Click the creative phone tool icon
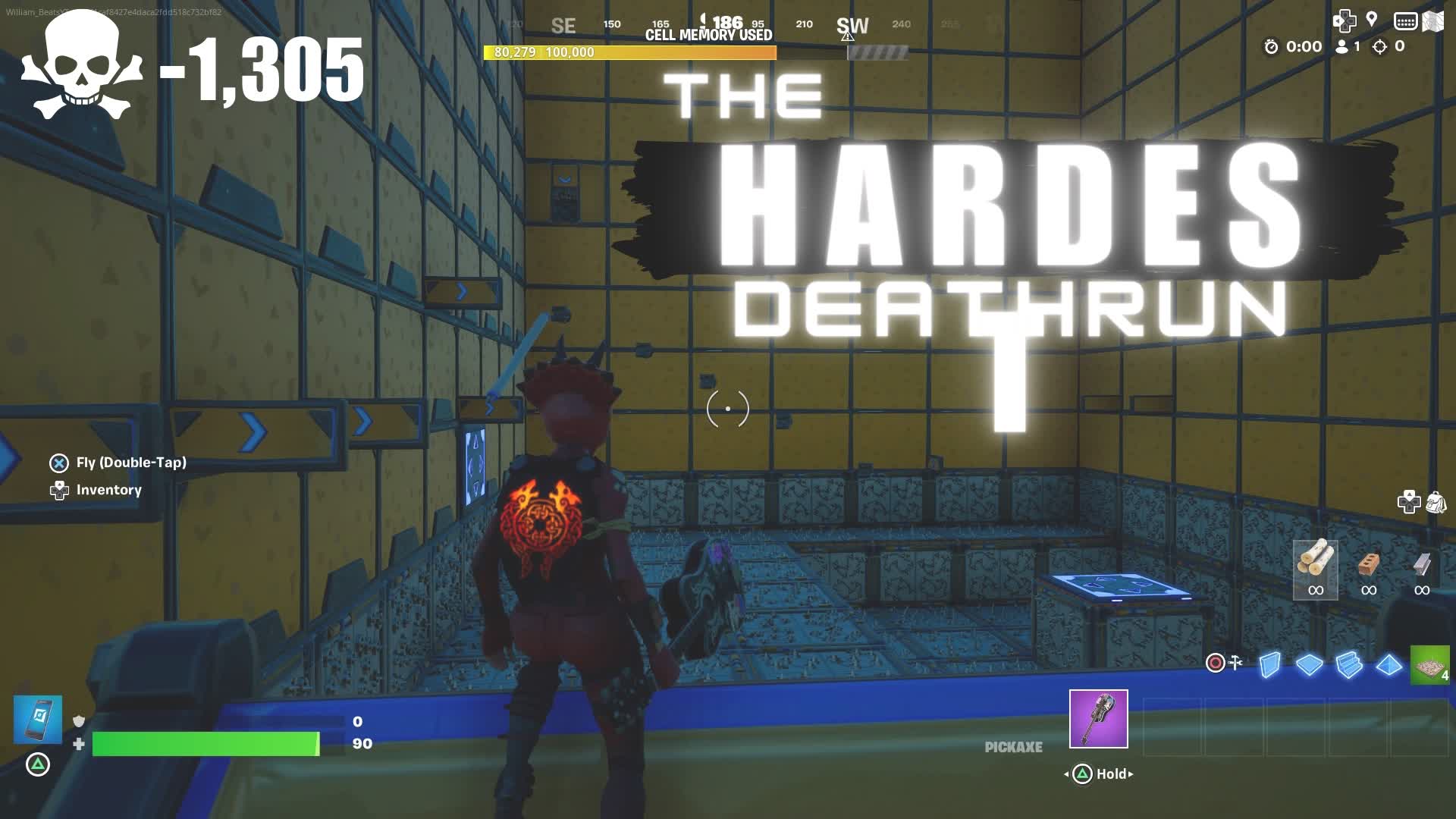1456x819 pixels. 37,719
